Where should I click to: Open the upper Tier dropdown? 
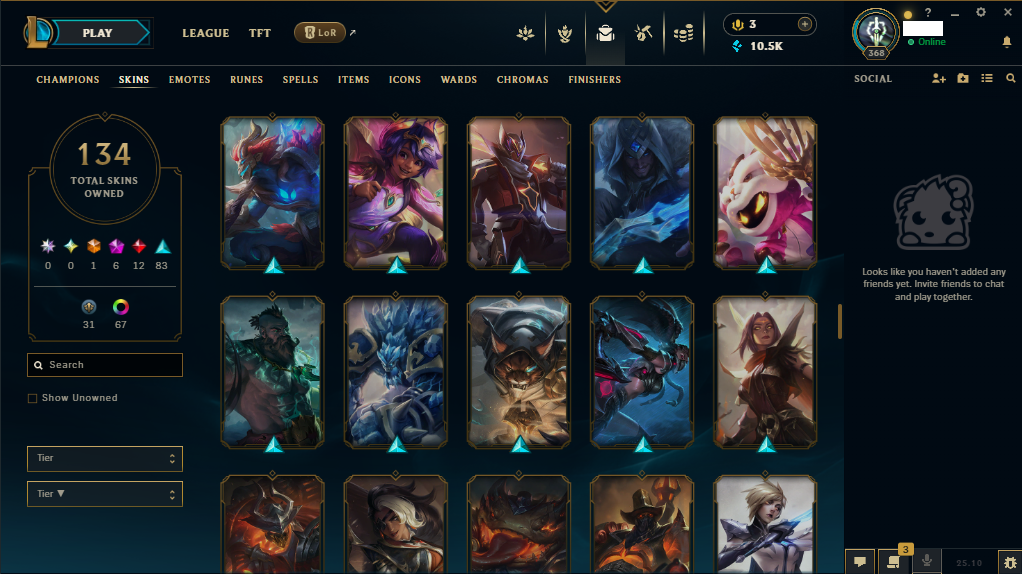tap(105, 458)
